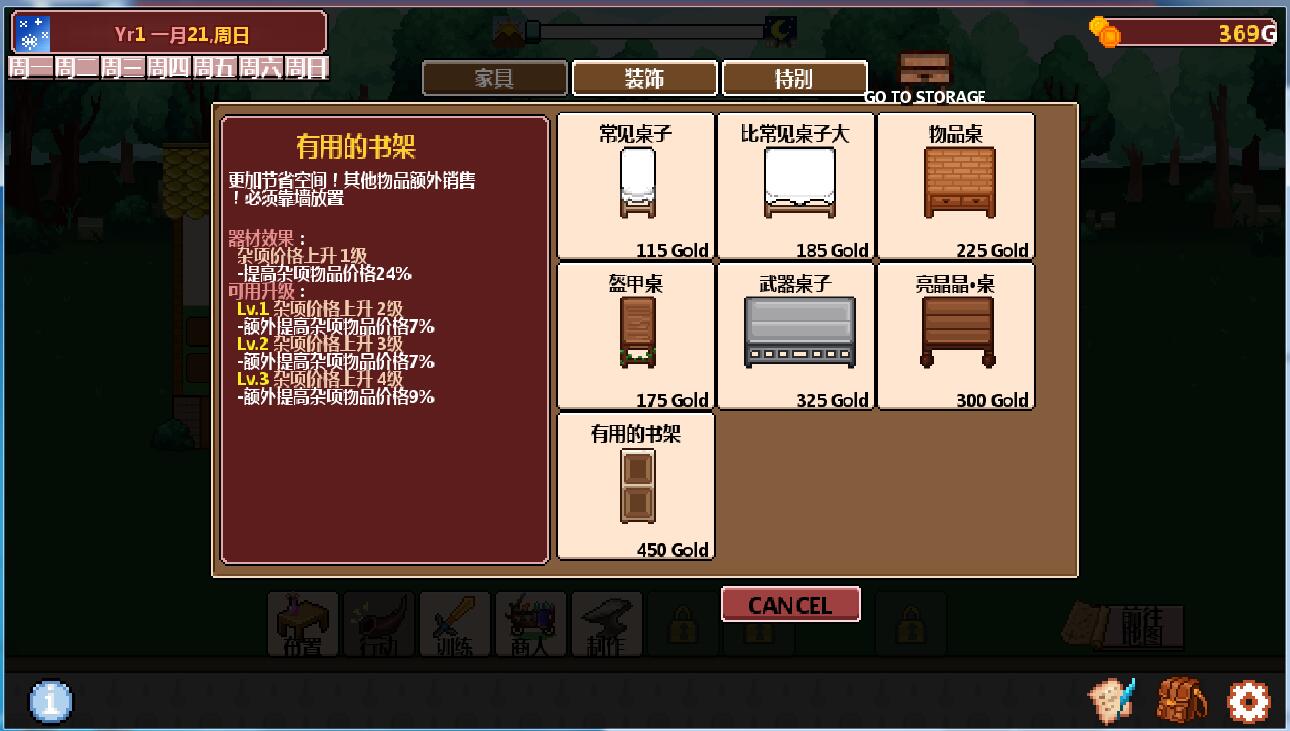Switch to the 家具 furniture tab
The height and width of the screenshot is (731, 1290).
(x=494, y=78)
